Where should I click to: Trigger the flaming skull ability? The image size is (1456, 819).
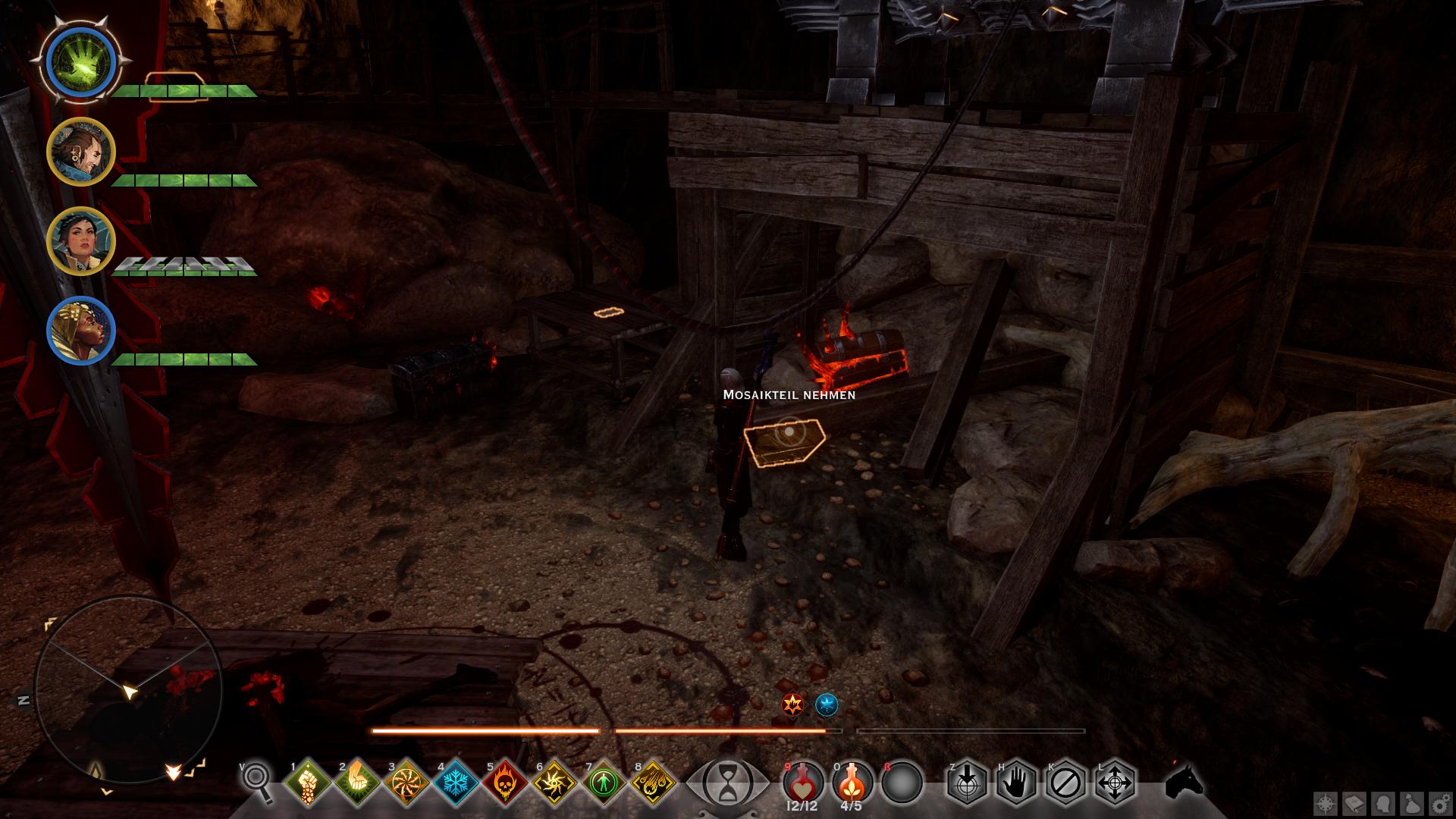[505, 782]
